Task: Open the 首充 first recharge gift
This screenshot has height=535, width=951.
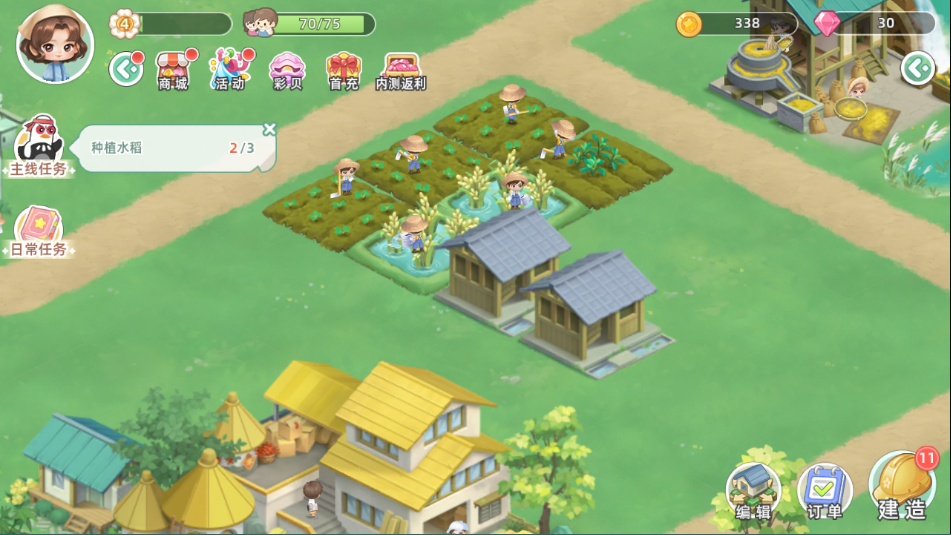Action: [x=343, y=70]
